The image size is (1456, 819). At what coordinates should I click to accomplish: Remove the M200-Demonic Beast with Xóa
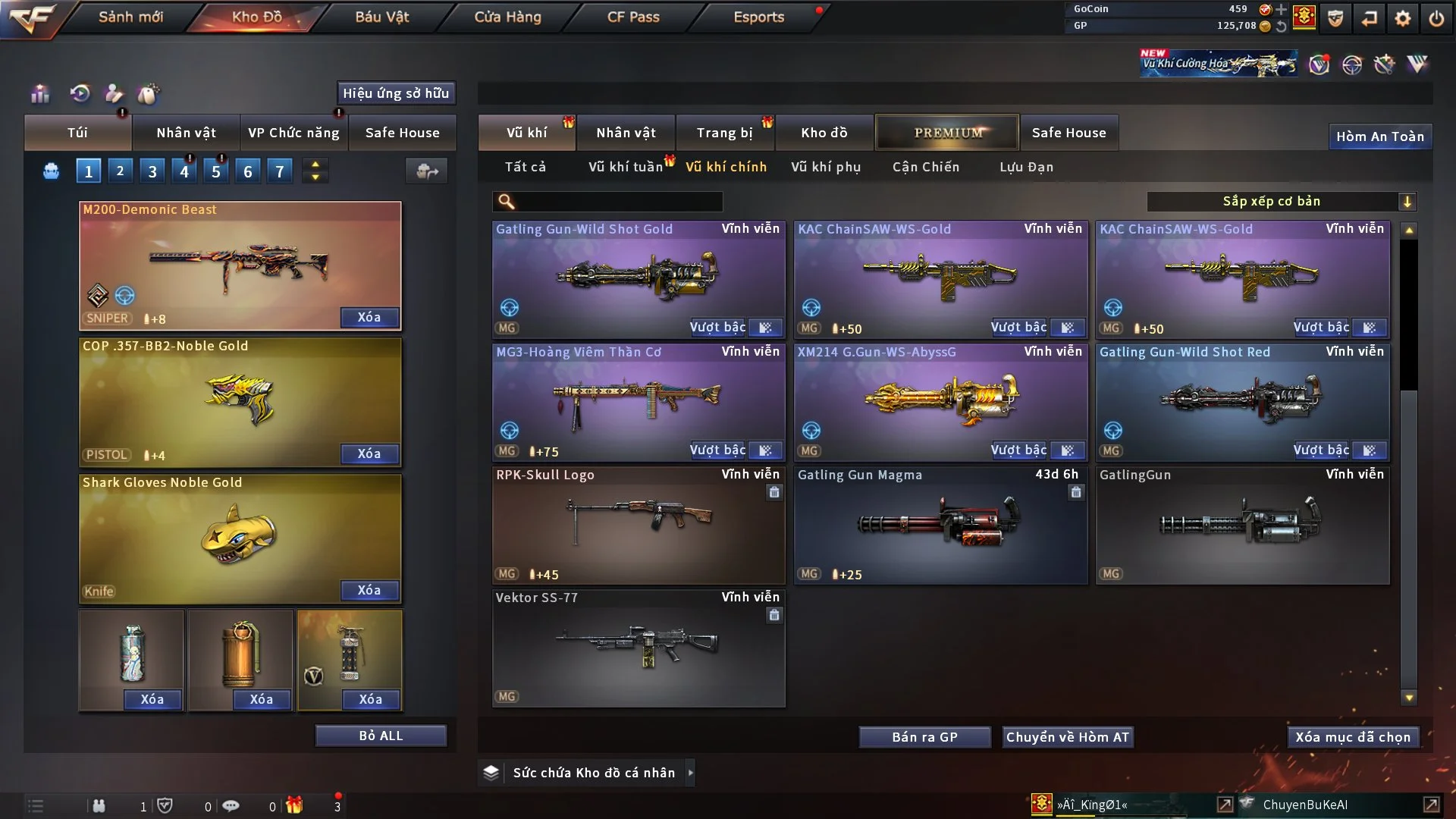[x=369, y=317]
